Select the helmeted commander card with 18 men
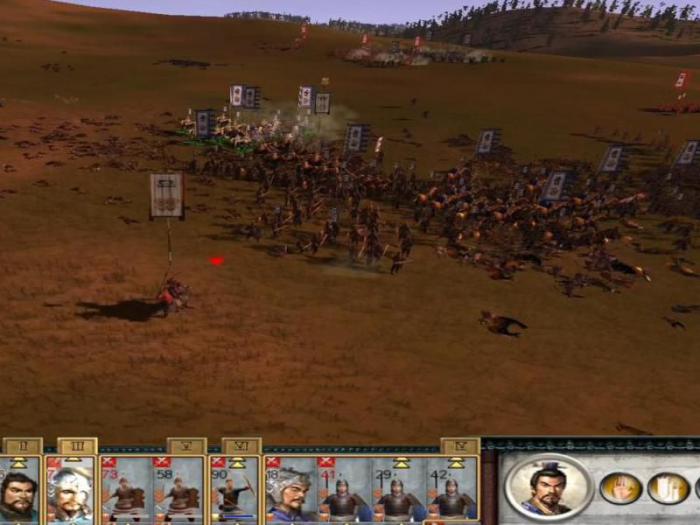The image size is (700, 525). pyautogui.click(x=289, y=490)
